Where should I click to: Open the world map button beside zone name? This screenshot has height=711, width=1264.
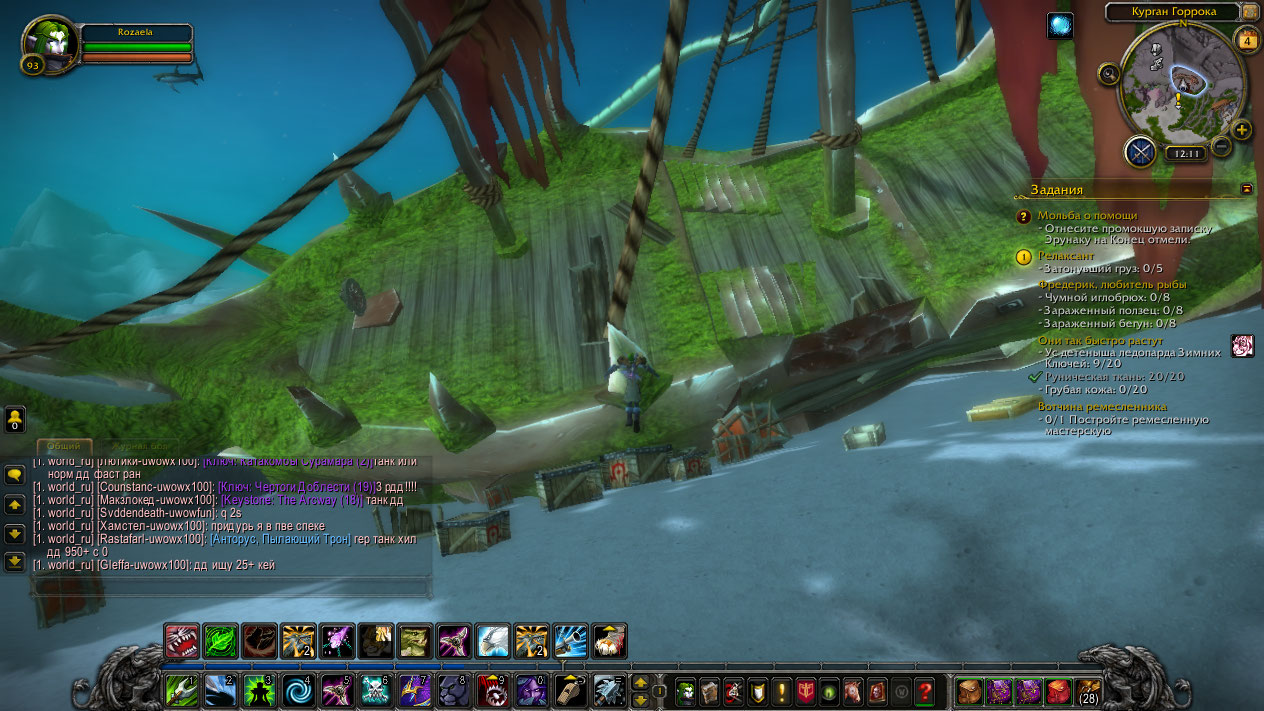point(1250,11)
